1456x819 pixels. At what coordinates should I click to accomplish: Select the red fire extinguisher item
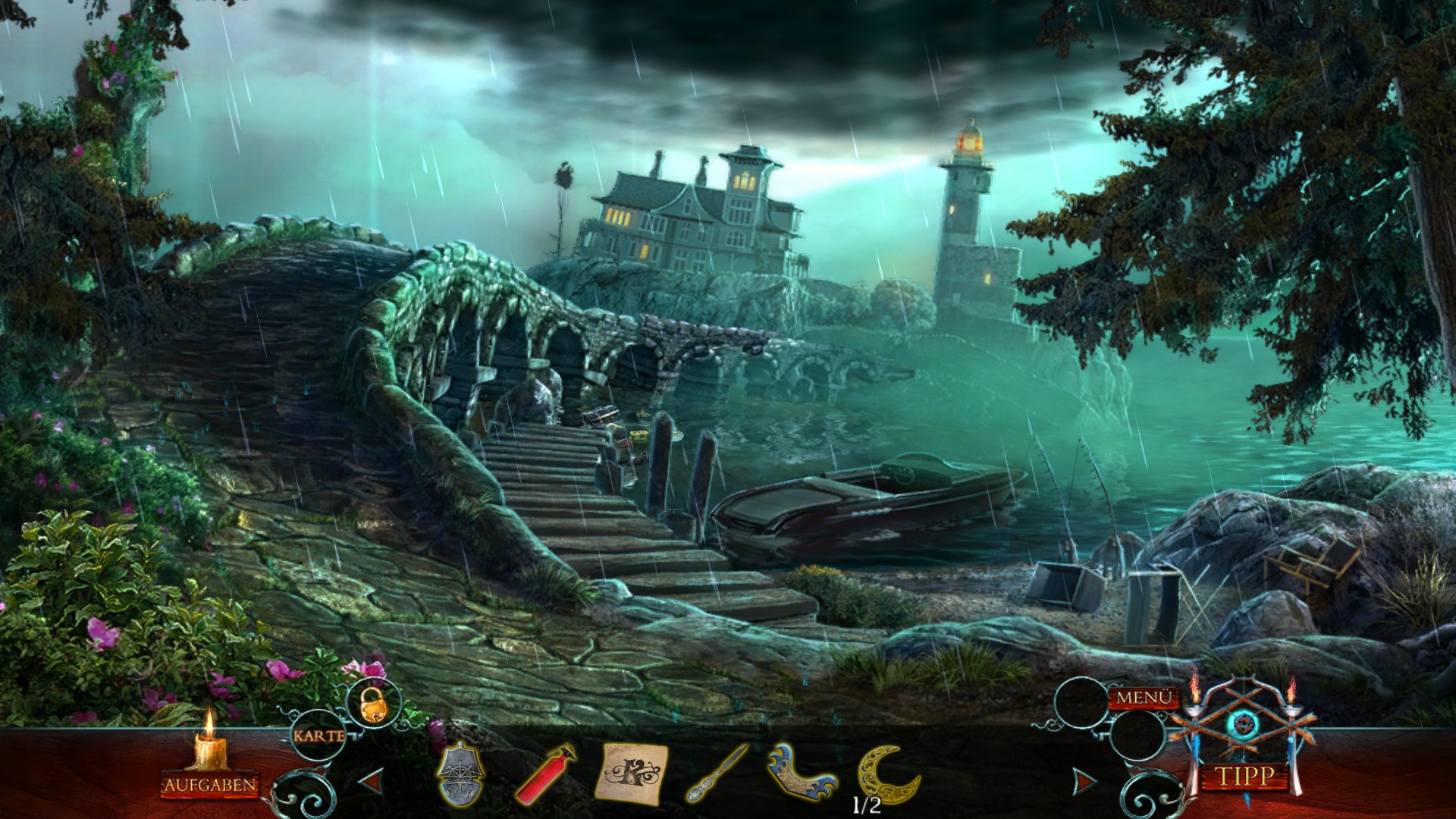pyautogui.click(x=546, y=775)
